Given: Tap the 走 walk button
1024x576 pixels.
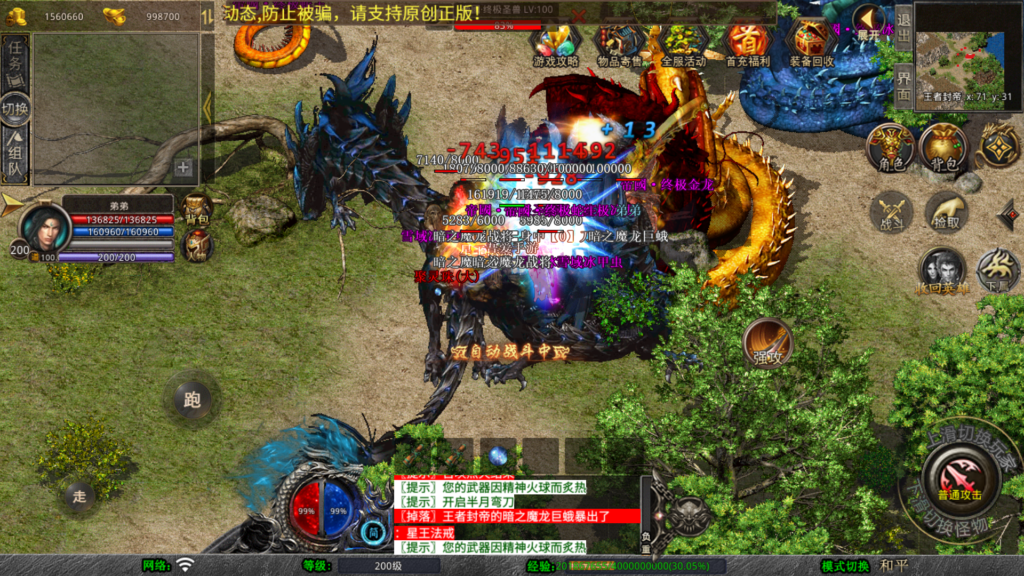Looking at the screenshot, I should pos(79,494).
